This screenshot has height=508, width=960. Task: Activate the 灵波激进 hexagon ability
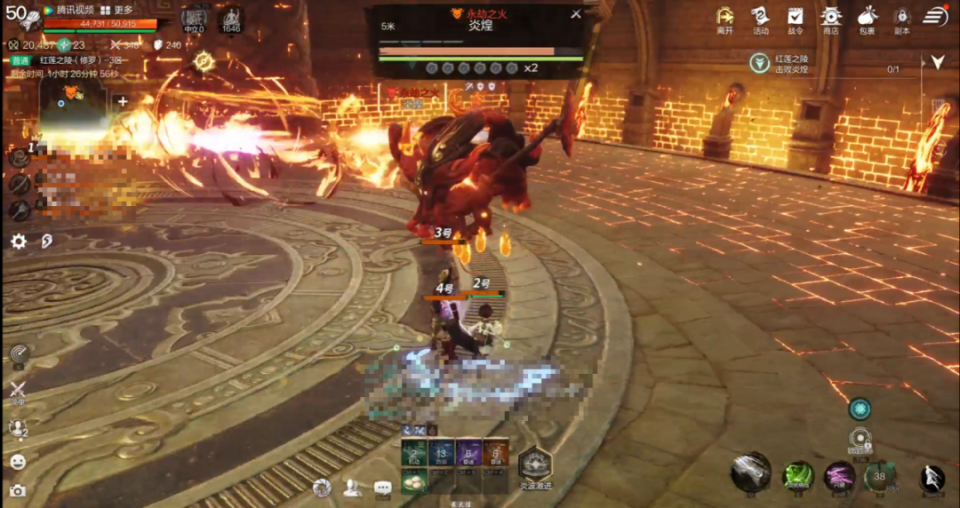click(x=534, y=462)
